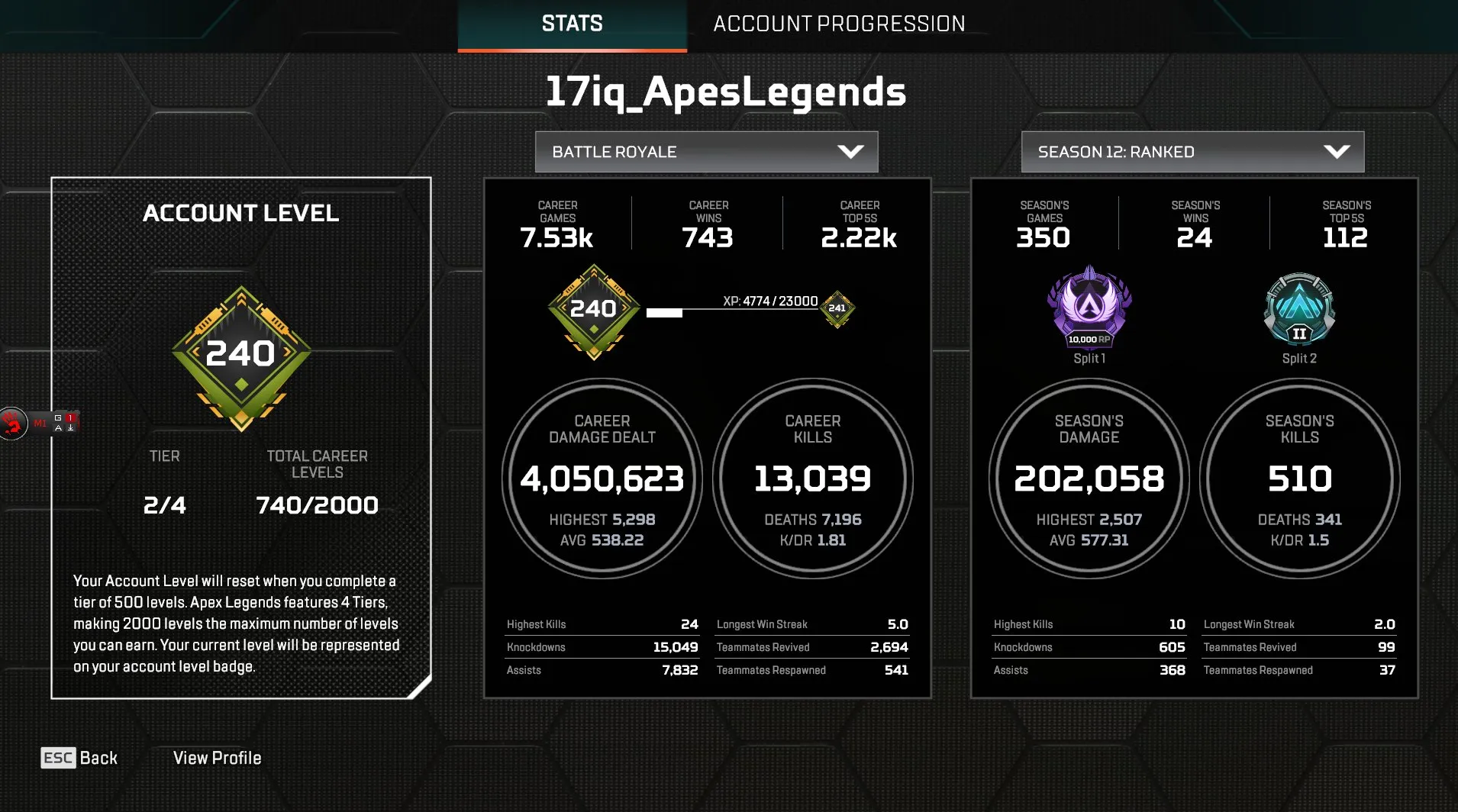Click the career level 240 badge

(594, 308)
